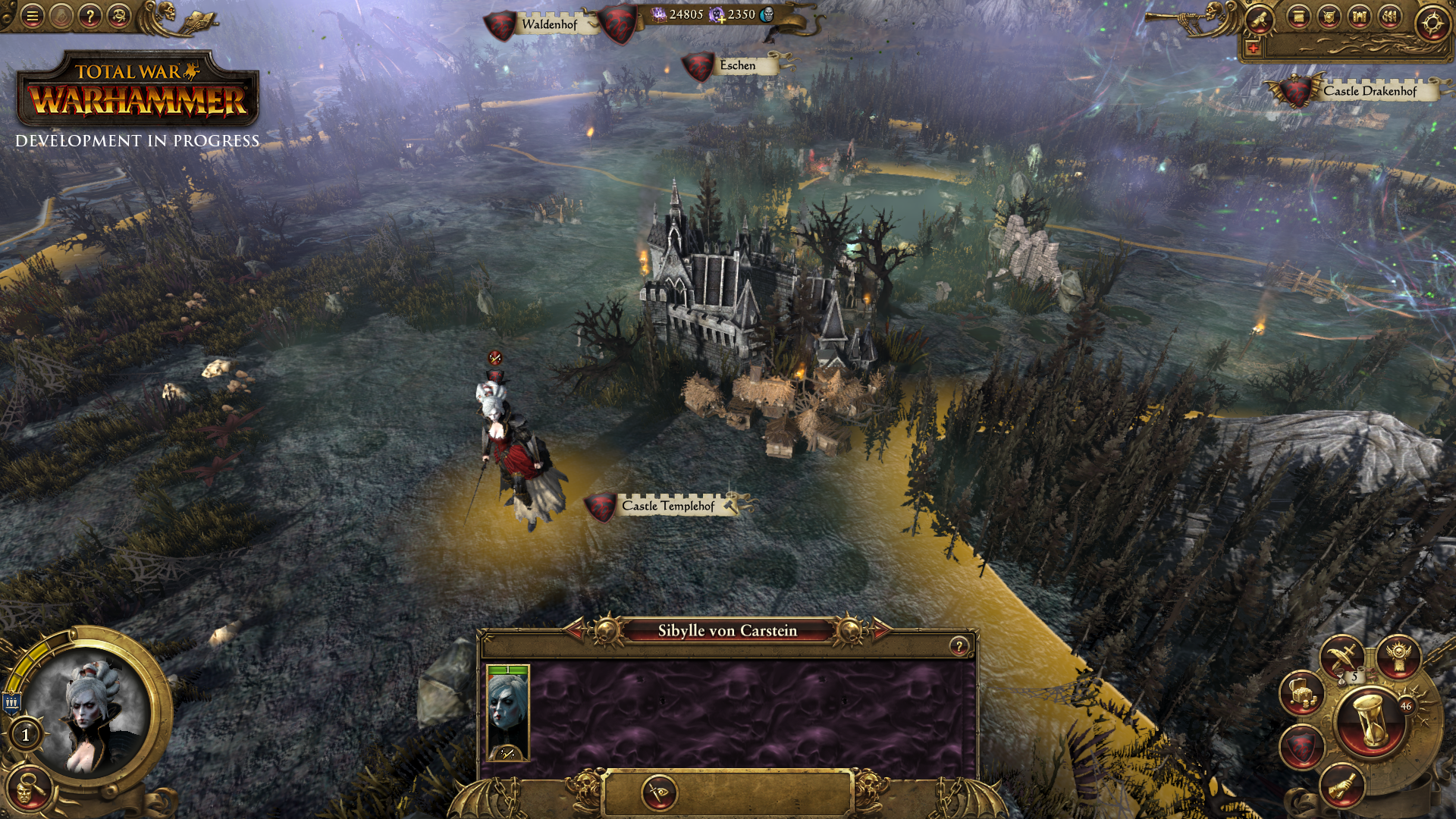
Task: Open the factions list masks icon
Action: click(1390, 17)
